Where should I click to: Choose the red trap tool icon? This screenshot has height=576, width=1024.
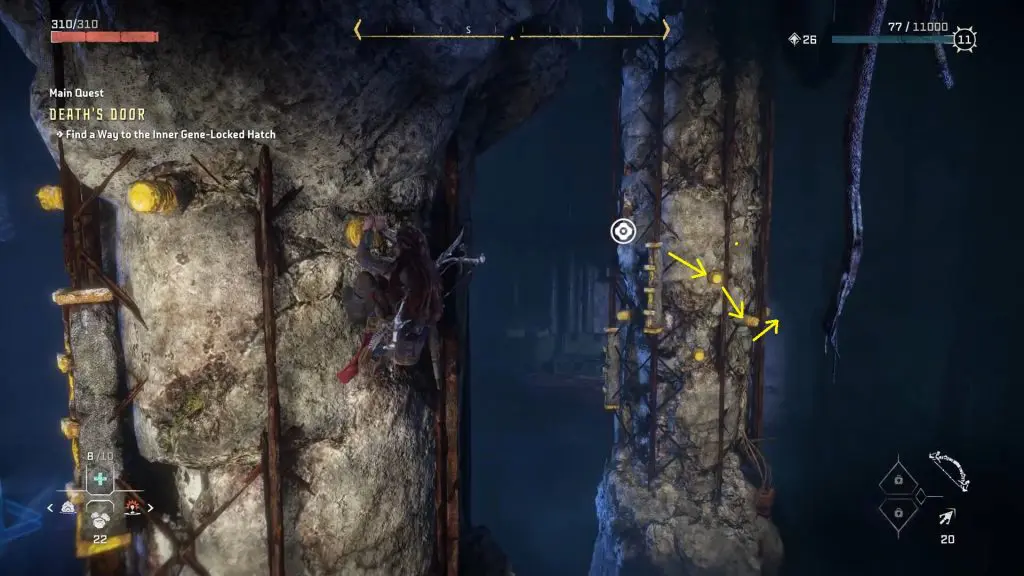pos(132,508)
